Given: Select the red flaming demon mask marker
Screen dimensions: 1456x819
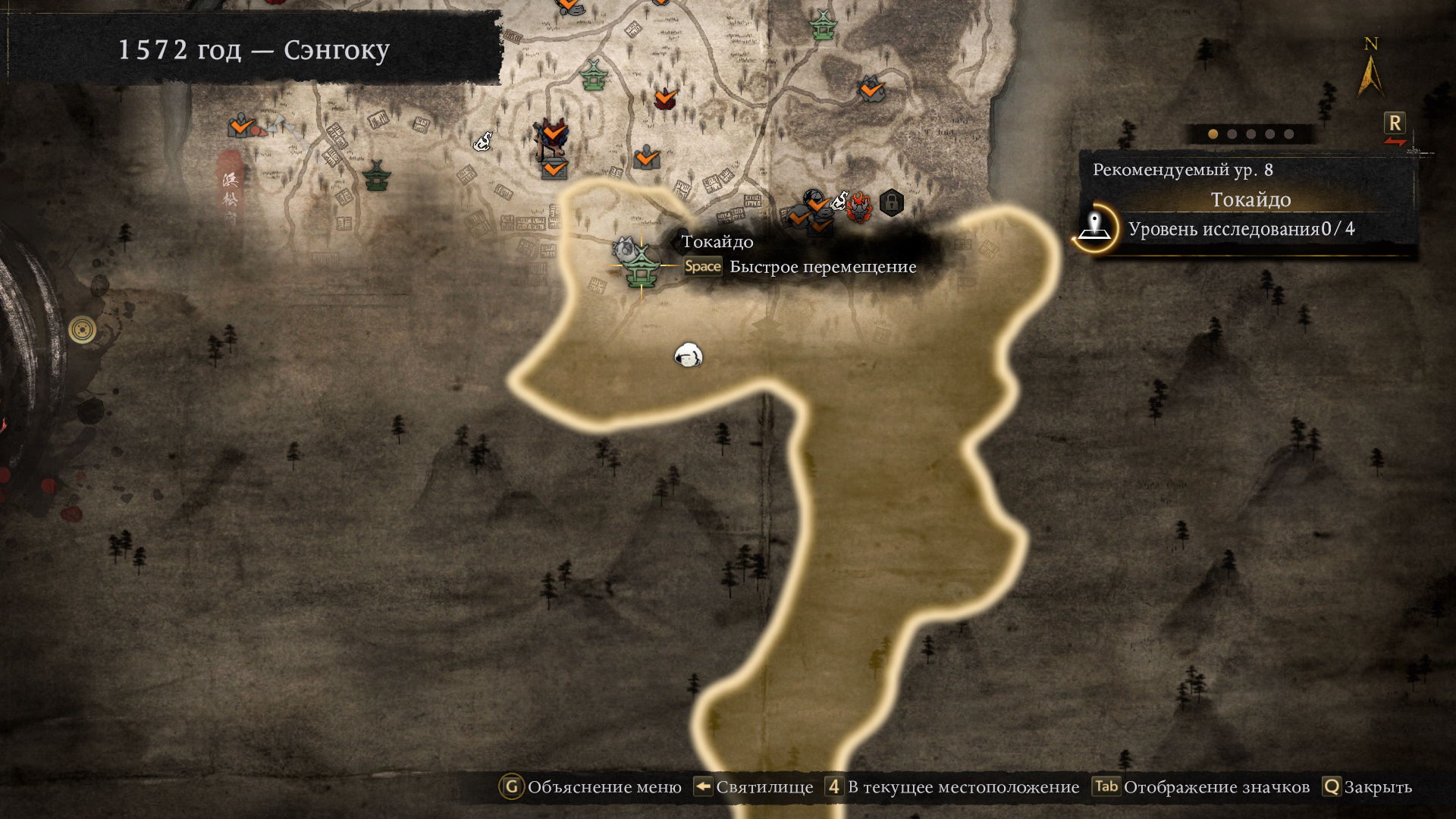Looking at the screenshot, I should [859, 206].
